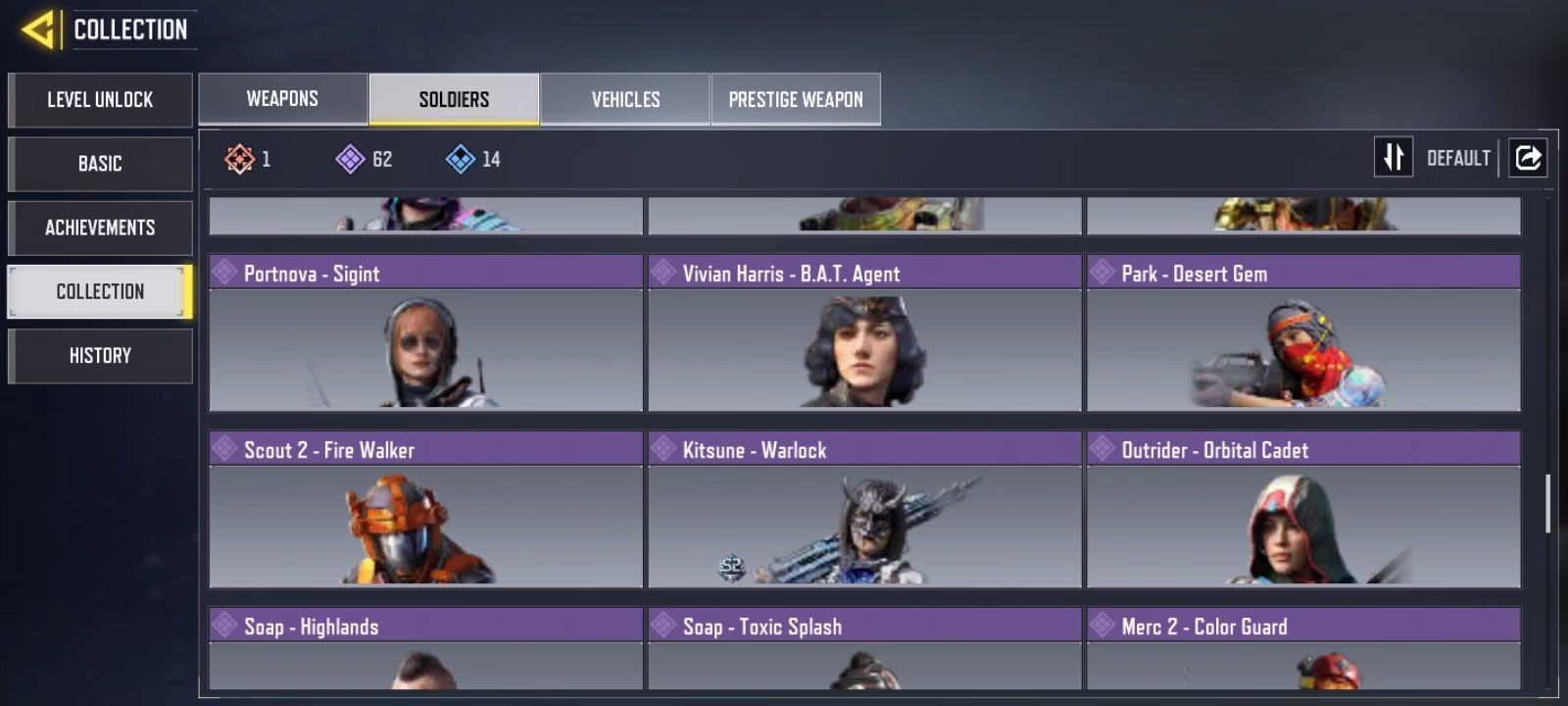The image size is (1568, 706).
Task: Pick the Park - Desert Gem skin
Action: [1303, 333]
